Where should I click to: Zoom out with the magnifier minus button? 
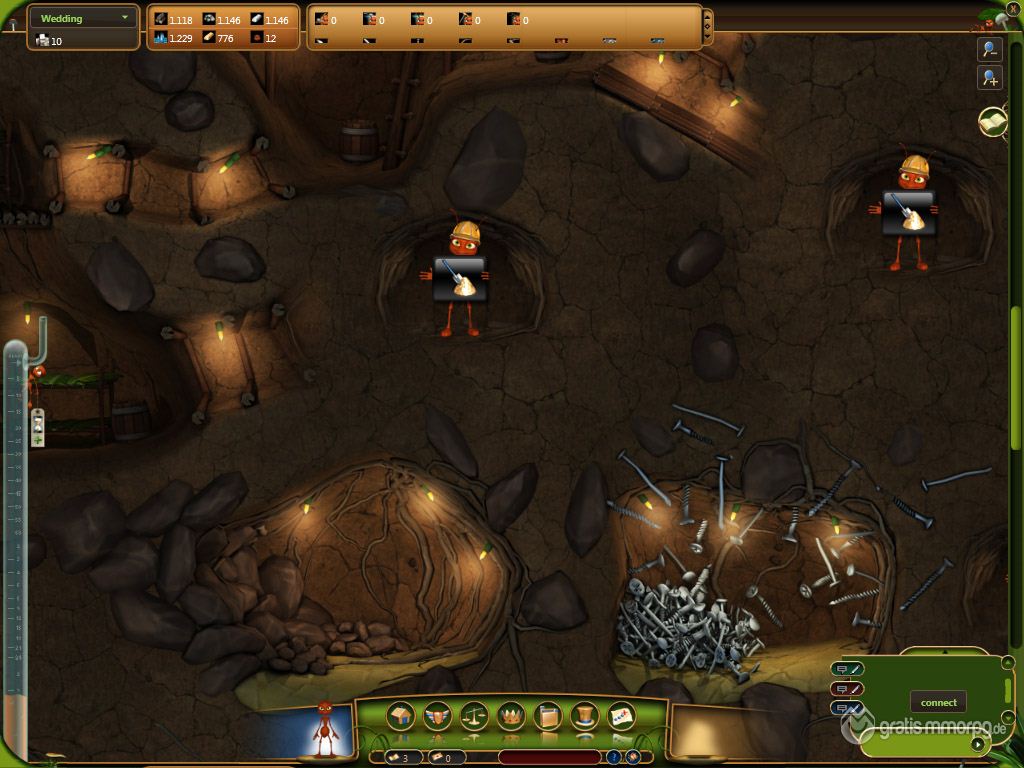click(x=990, y=49)
